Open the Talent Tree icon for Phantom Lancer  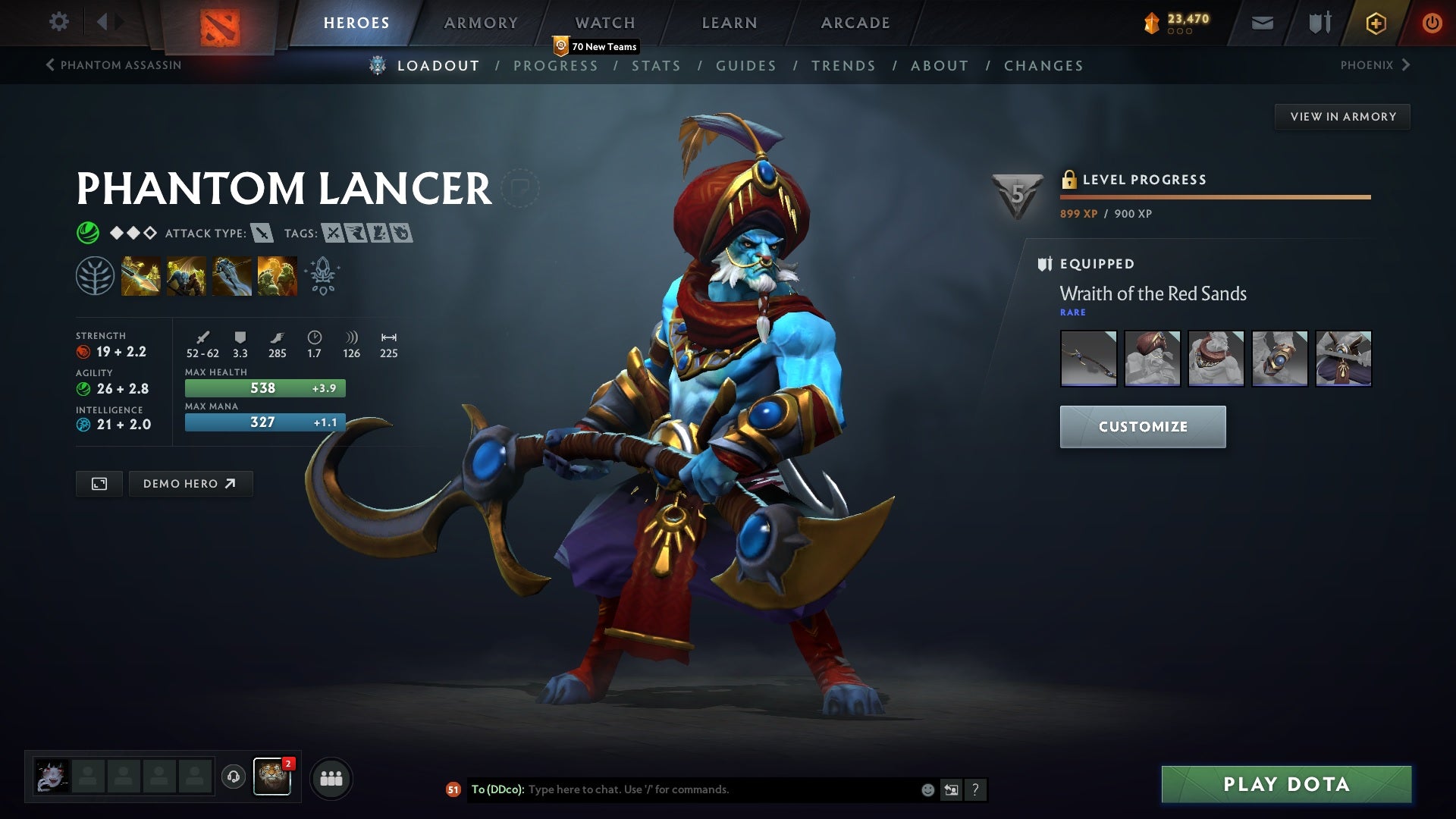pyautogui.click(x=94, y=275)
